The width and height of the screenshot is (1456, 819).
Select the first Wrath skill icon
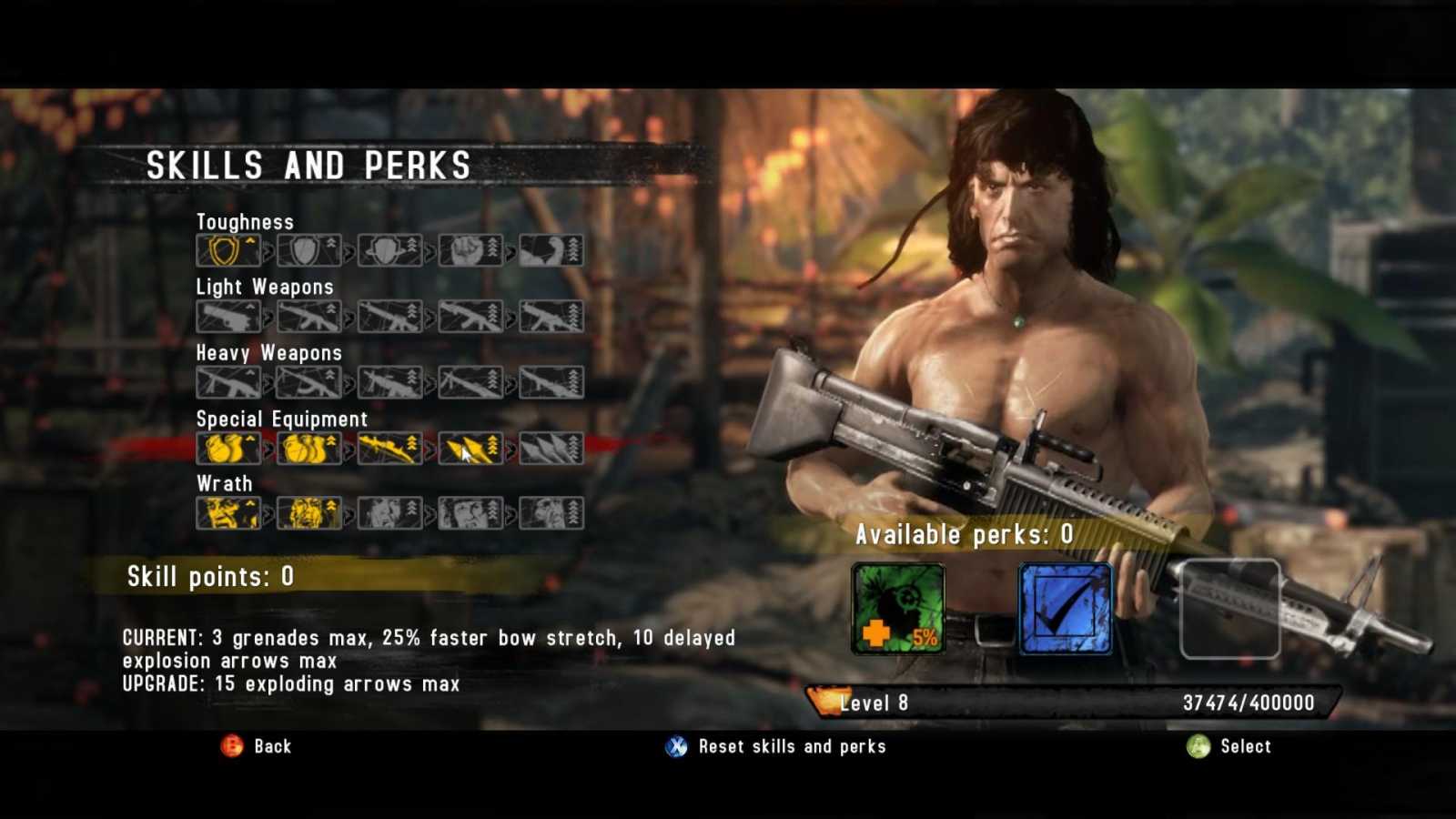pyautogui.click(x=228, y=513)
